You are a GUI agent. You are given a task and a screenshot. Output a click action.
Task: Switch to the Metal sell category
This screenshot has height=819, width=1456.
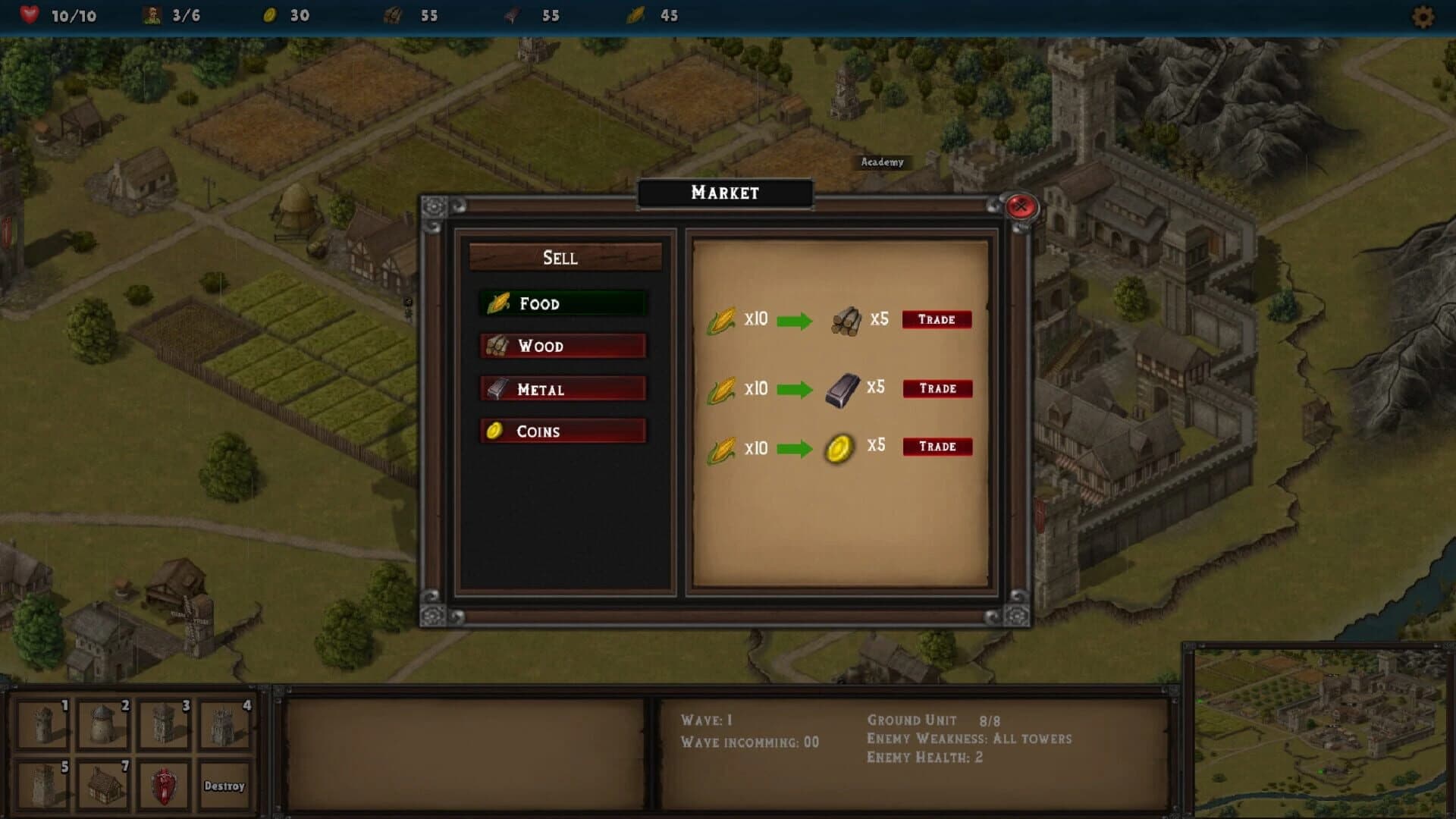point(562,388)
